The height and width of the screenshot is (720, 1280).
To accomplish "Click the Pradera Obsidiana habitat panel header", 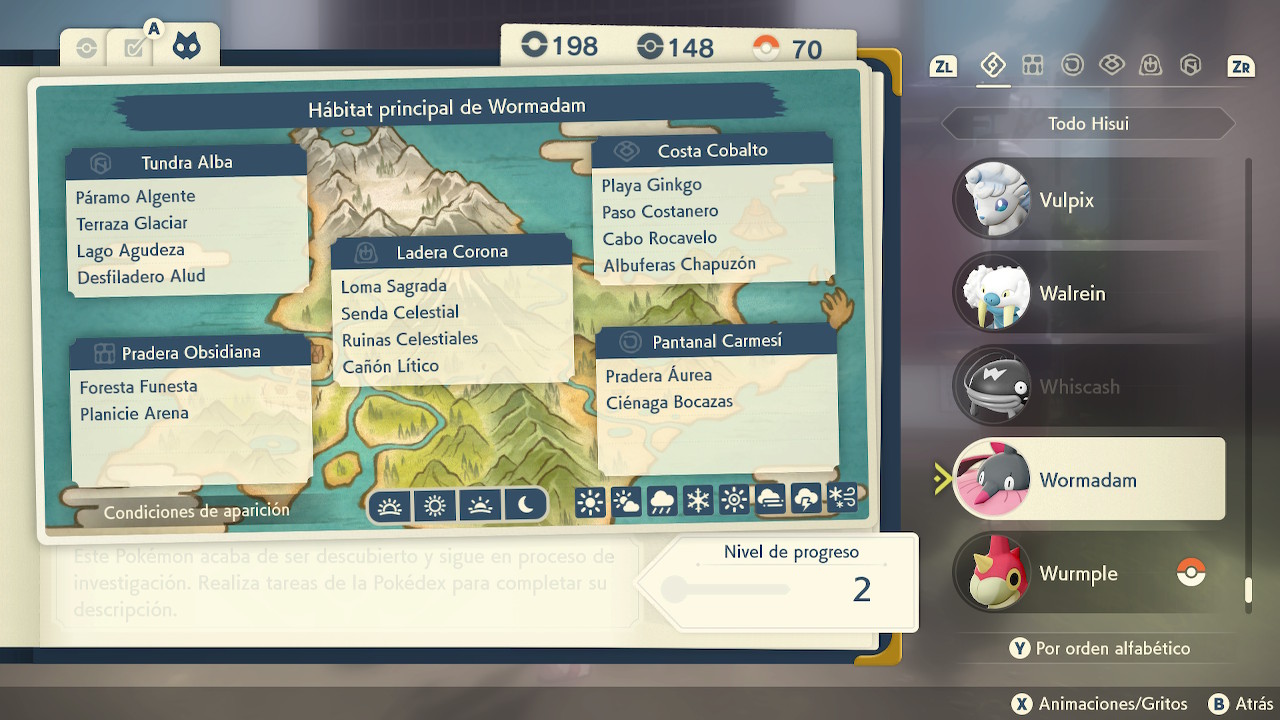I will click(x=190, y=353).
